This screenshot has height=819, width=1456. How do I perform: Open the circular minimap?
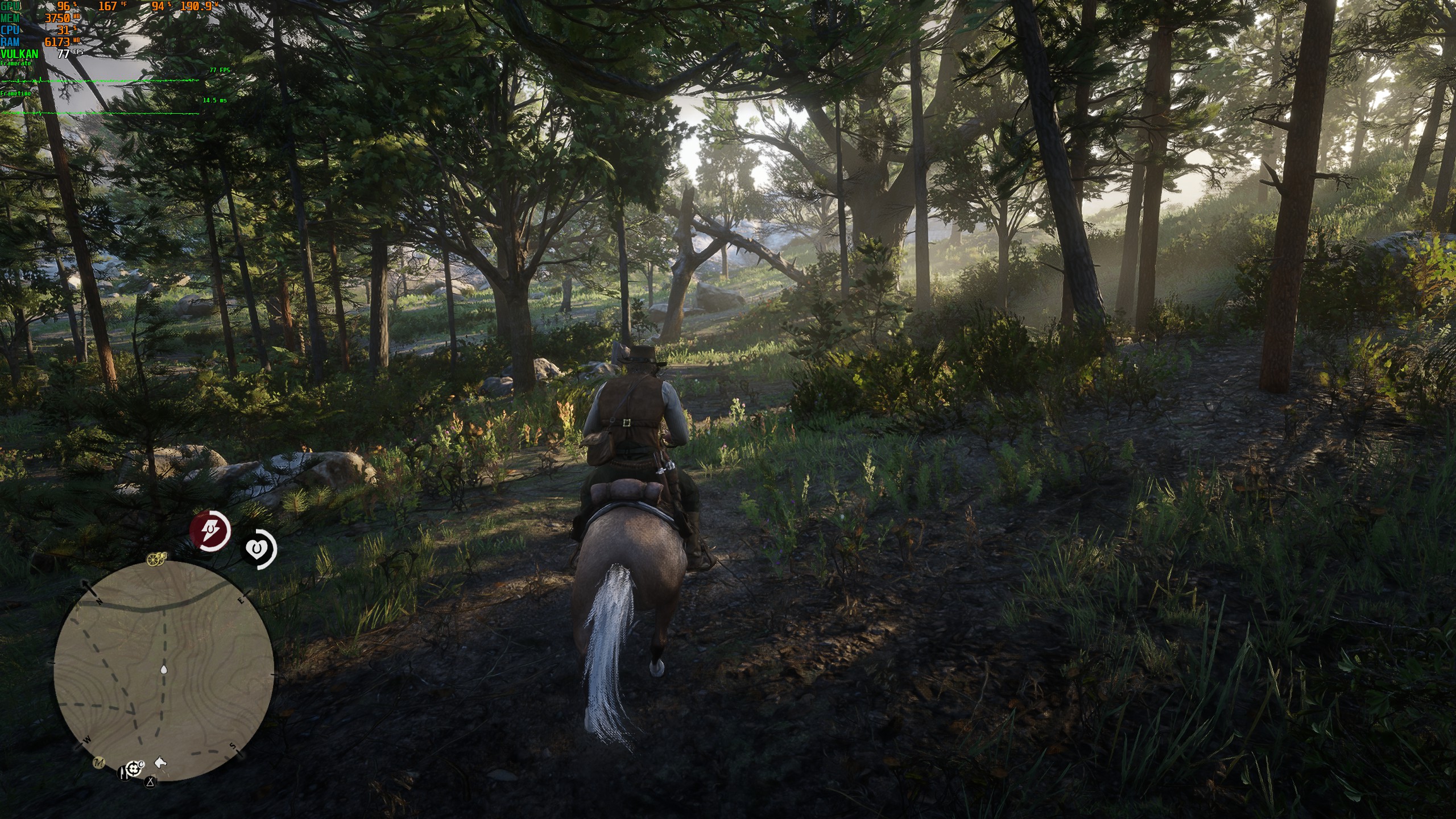164,671
